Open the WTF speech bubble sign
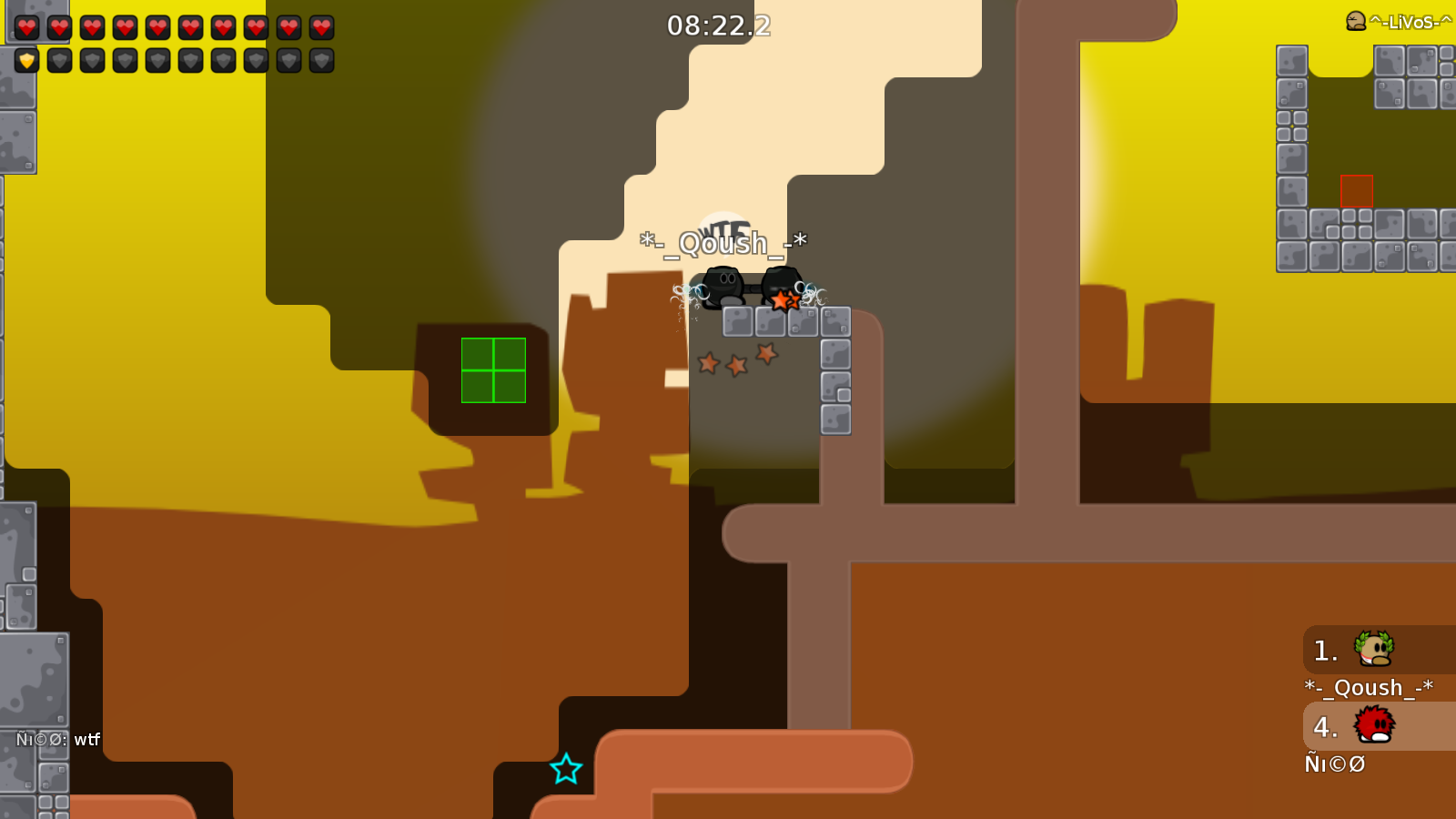The height and width of the screenshot is (819, 1456). click(723, 224)
